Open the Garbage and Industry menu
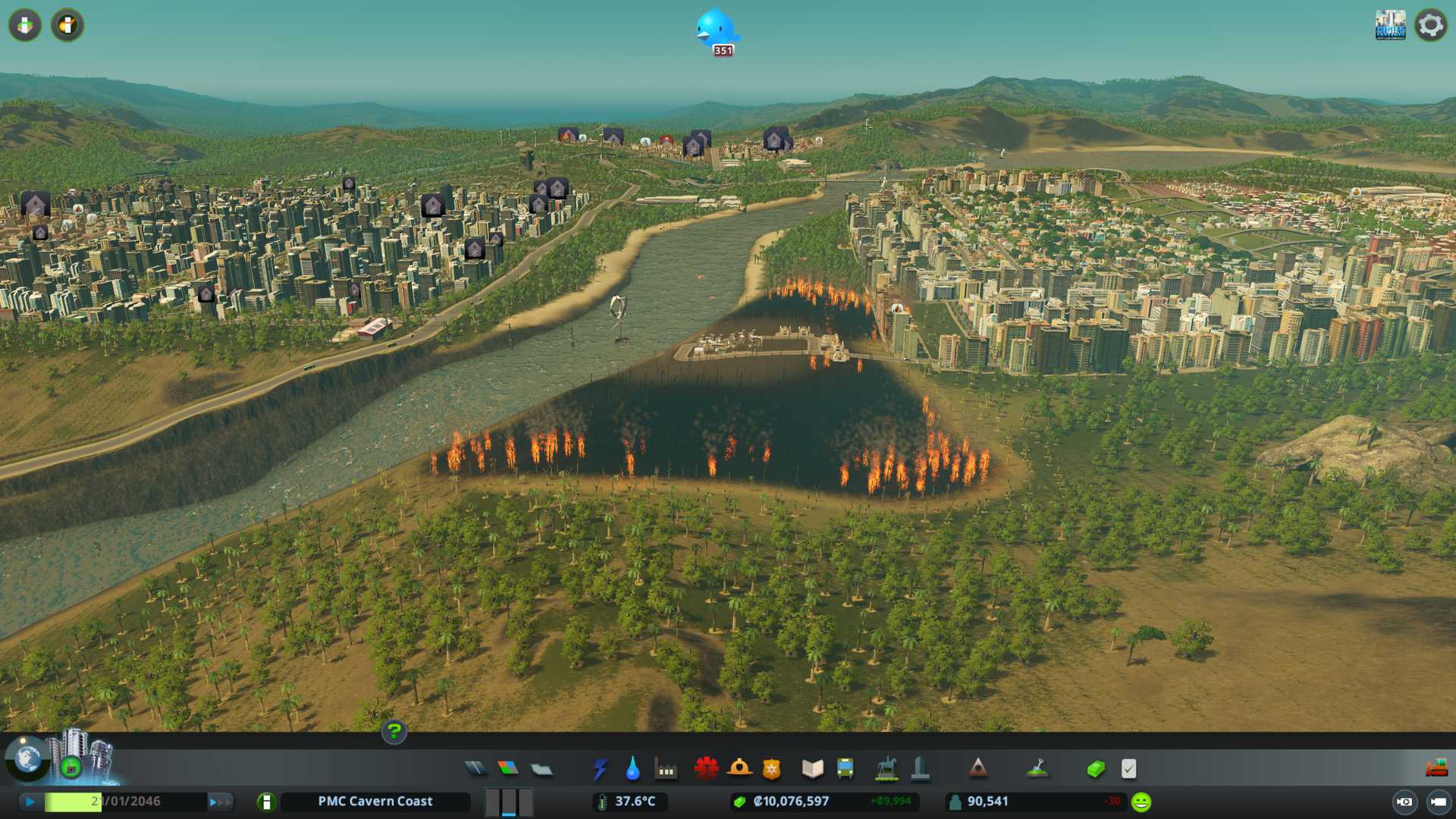The height and width of the screenshot is (819, 1456). 666,769
